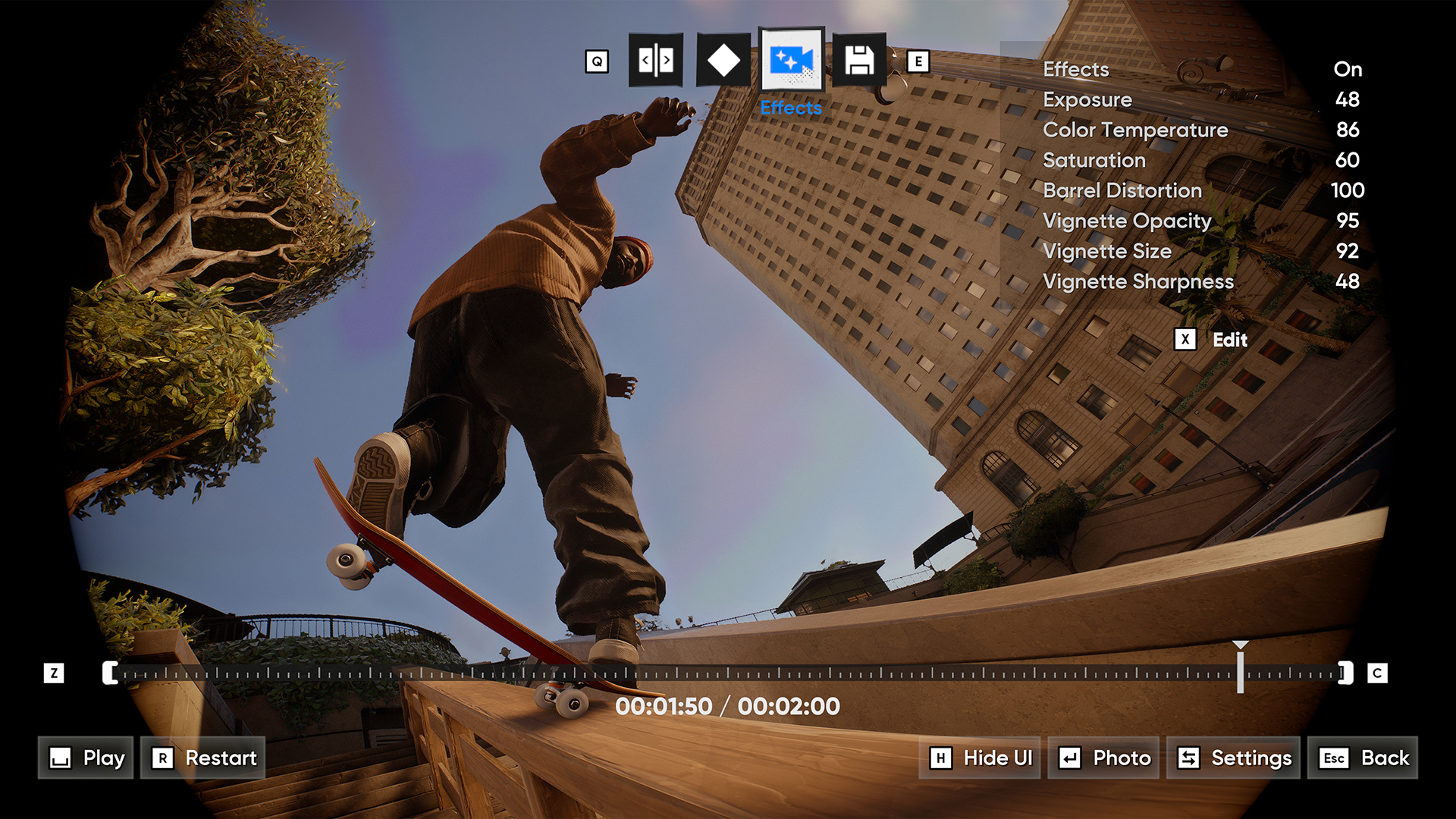Go Back out of the editor
Image resolution: width=1456 pixels, height=819 pixels.
(1363, 758)
